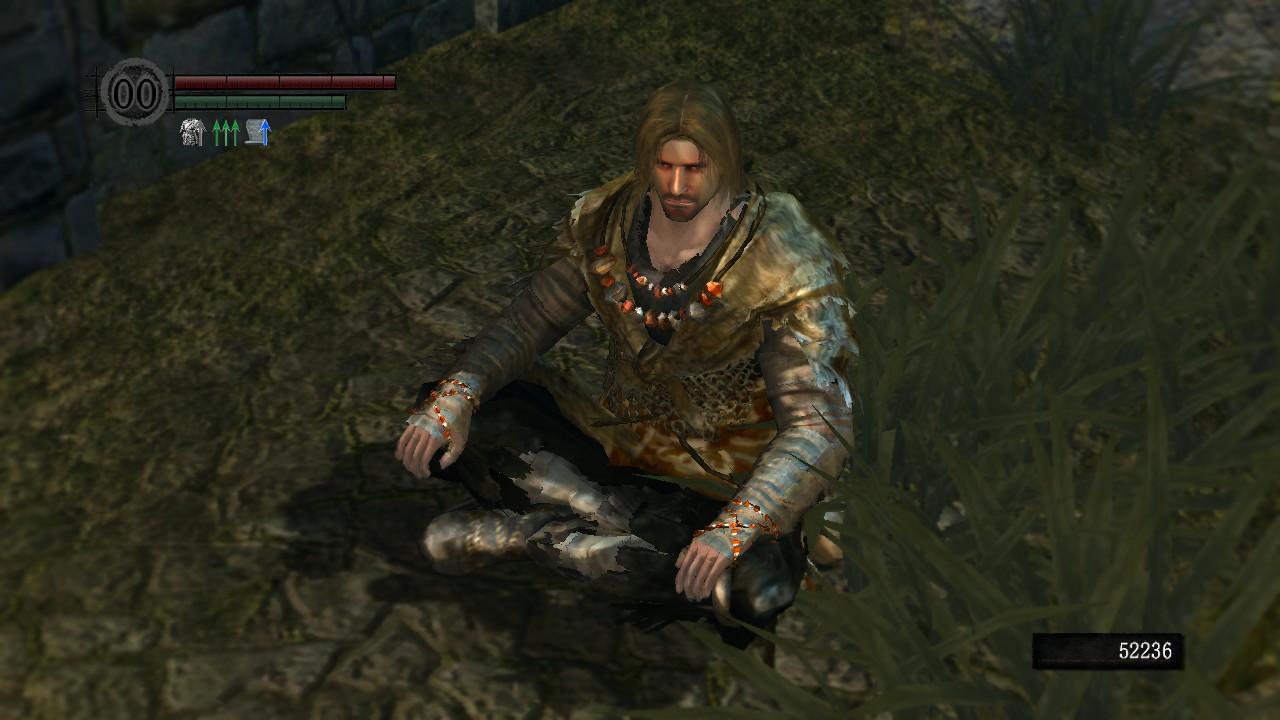This screenshot has height=720, width=1280.
Task: Click the green stamina bar
Action: point(260,100)
